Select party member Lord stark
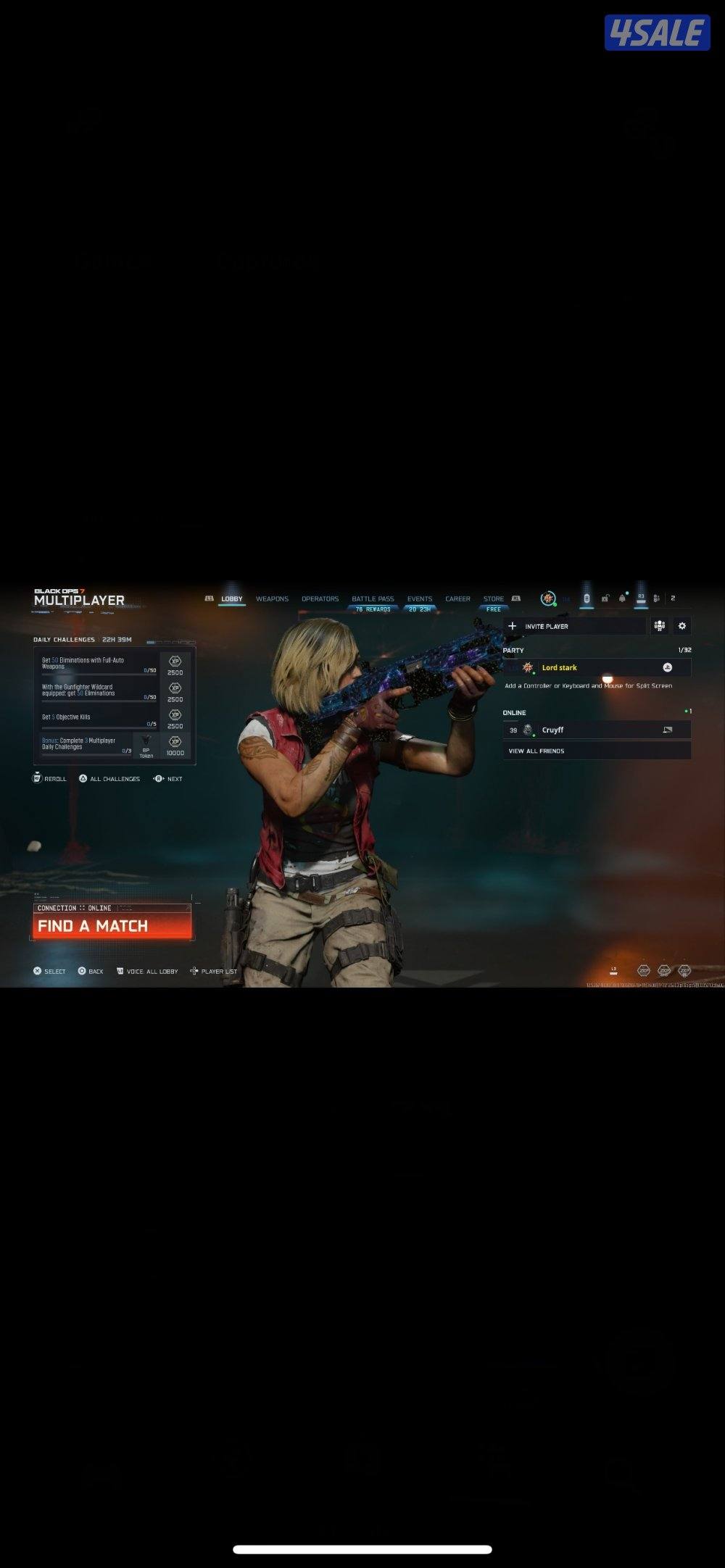 tap(597, 667)
